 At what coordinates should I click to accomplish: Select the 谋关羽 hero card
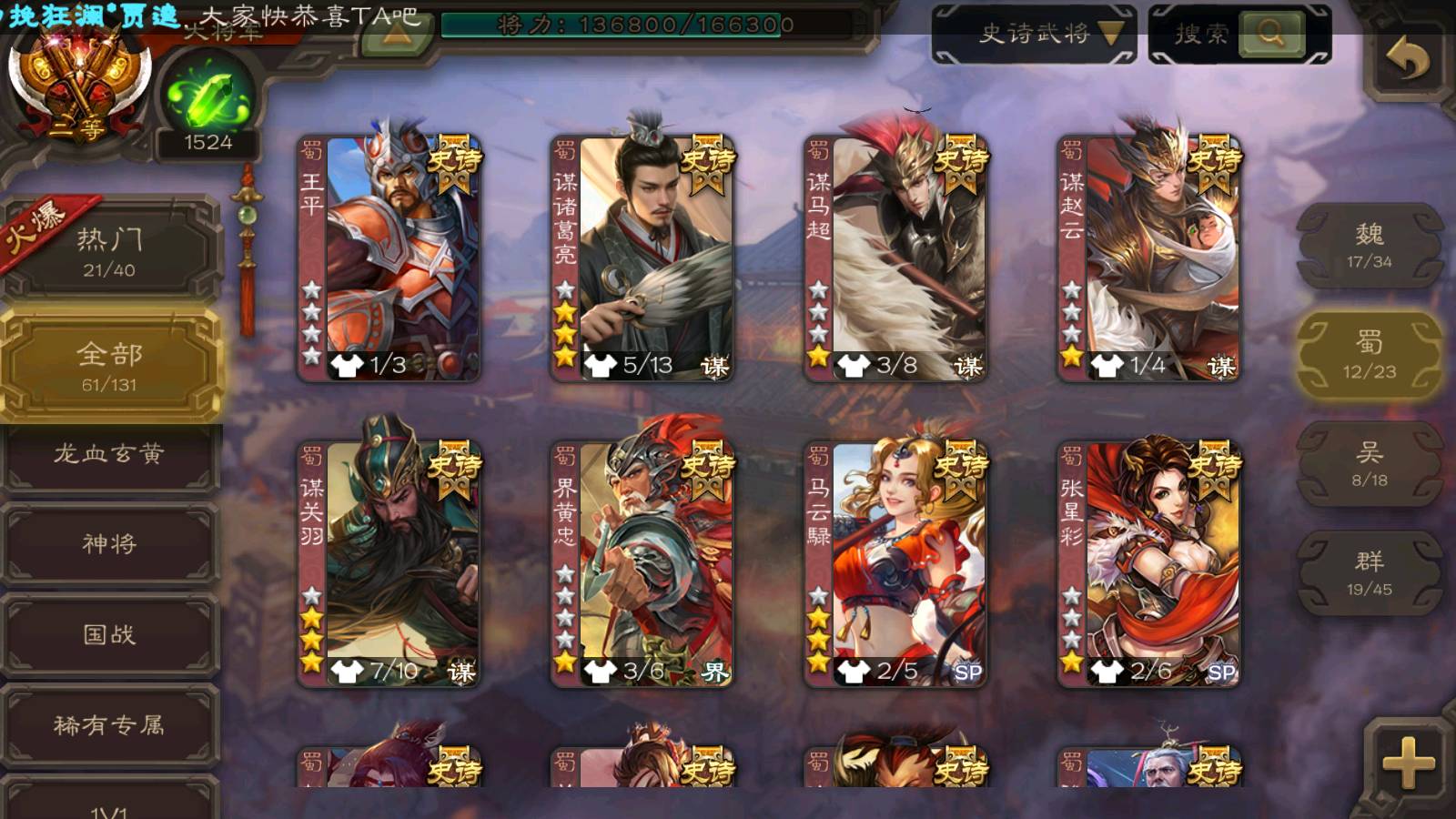click(x=390, y=564)
